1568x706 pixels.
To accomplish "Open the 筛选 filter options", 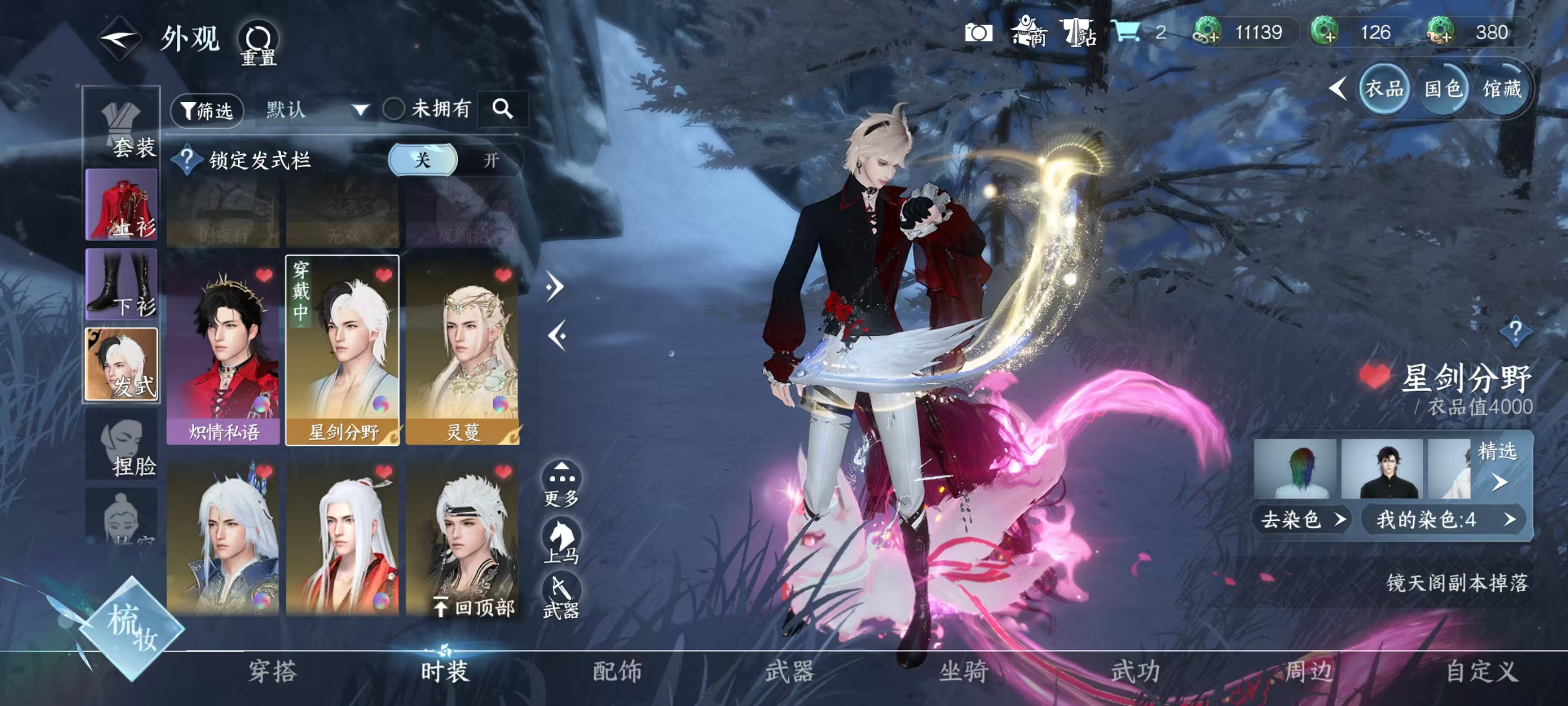I will 207,111.
